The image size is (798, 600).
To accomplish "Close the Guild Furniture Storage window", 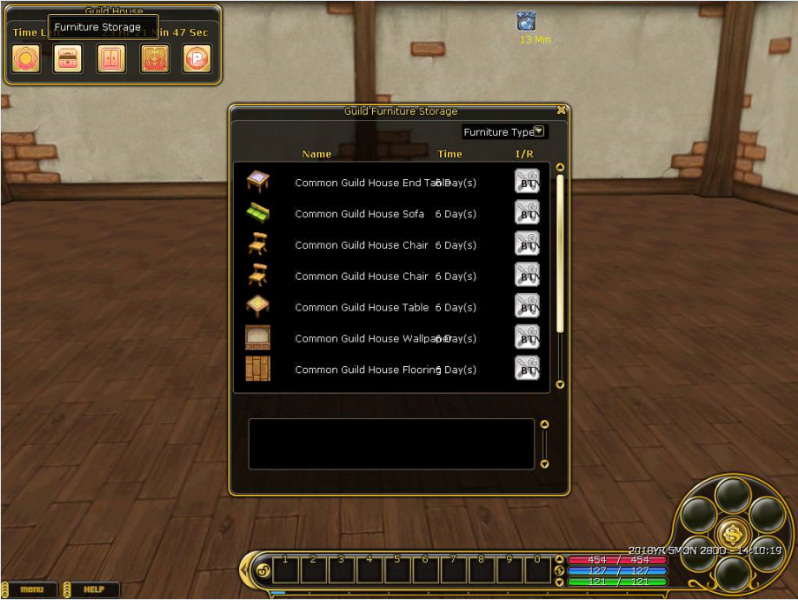I will pos(561,111).
